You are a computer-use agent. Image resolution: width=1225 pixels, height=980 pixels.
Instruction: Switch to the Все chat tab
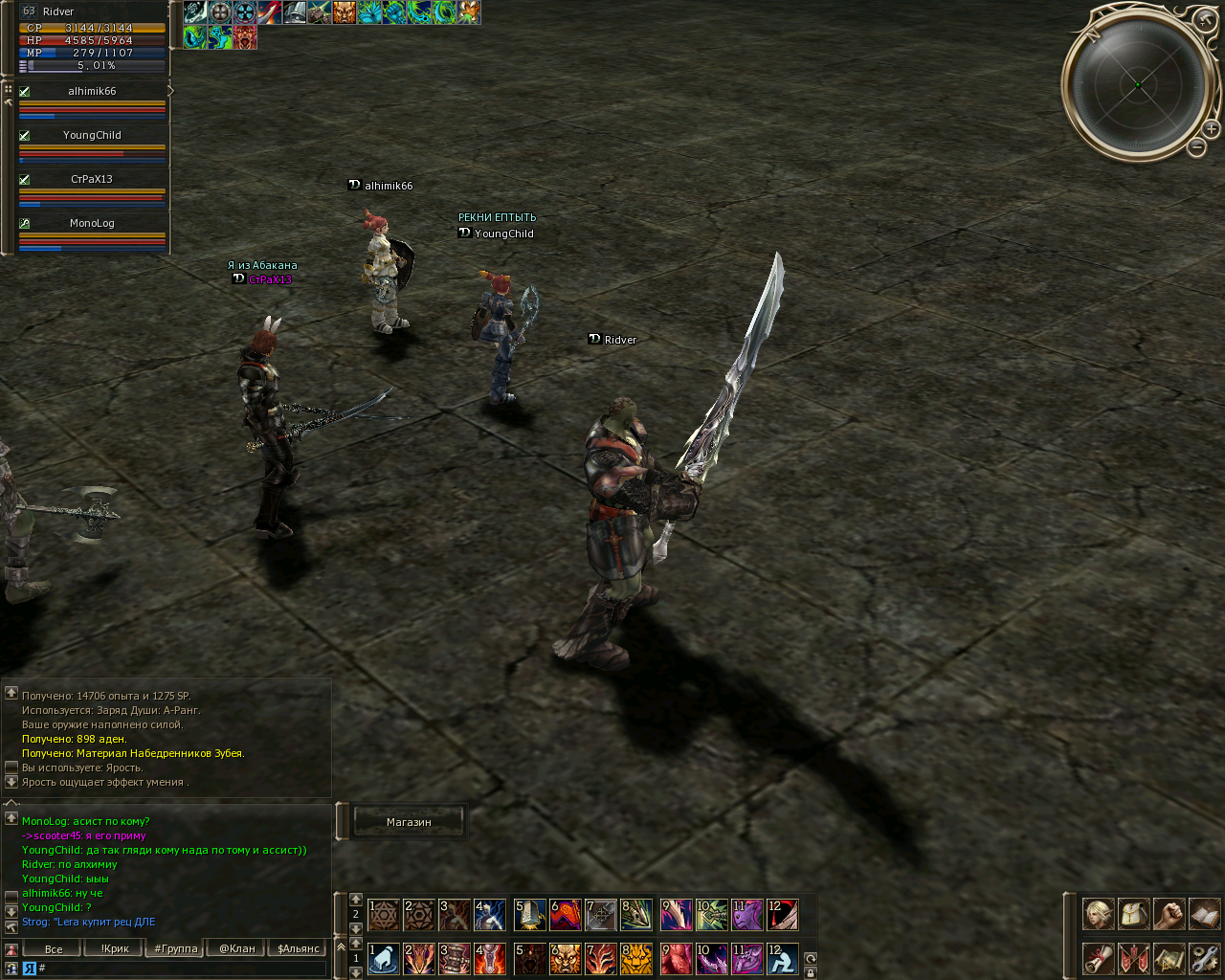[x=54, y=949]
